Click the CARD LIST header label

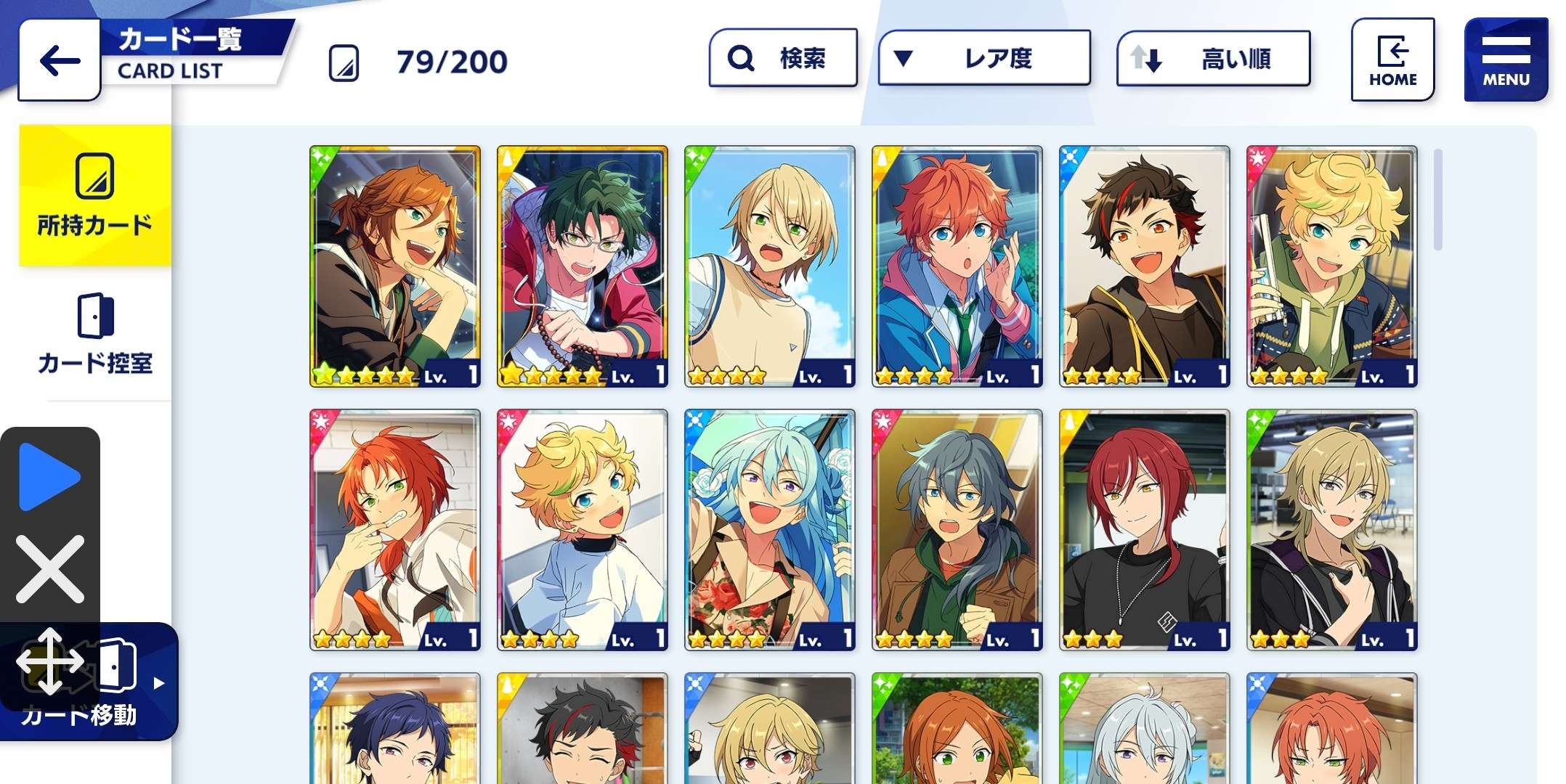(169, 70)
